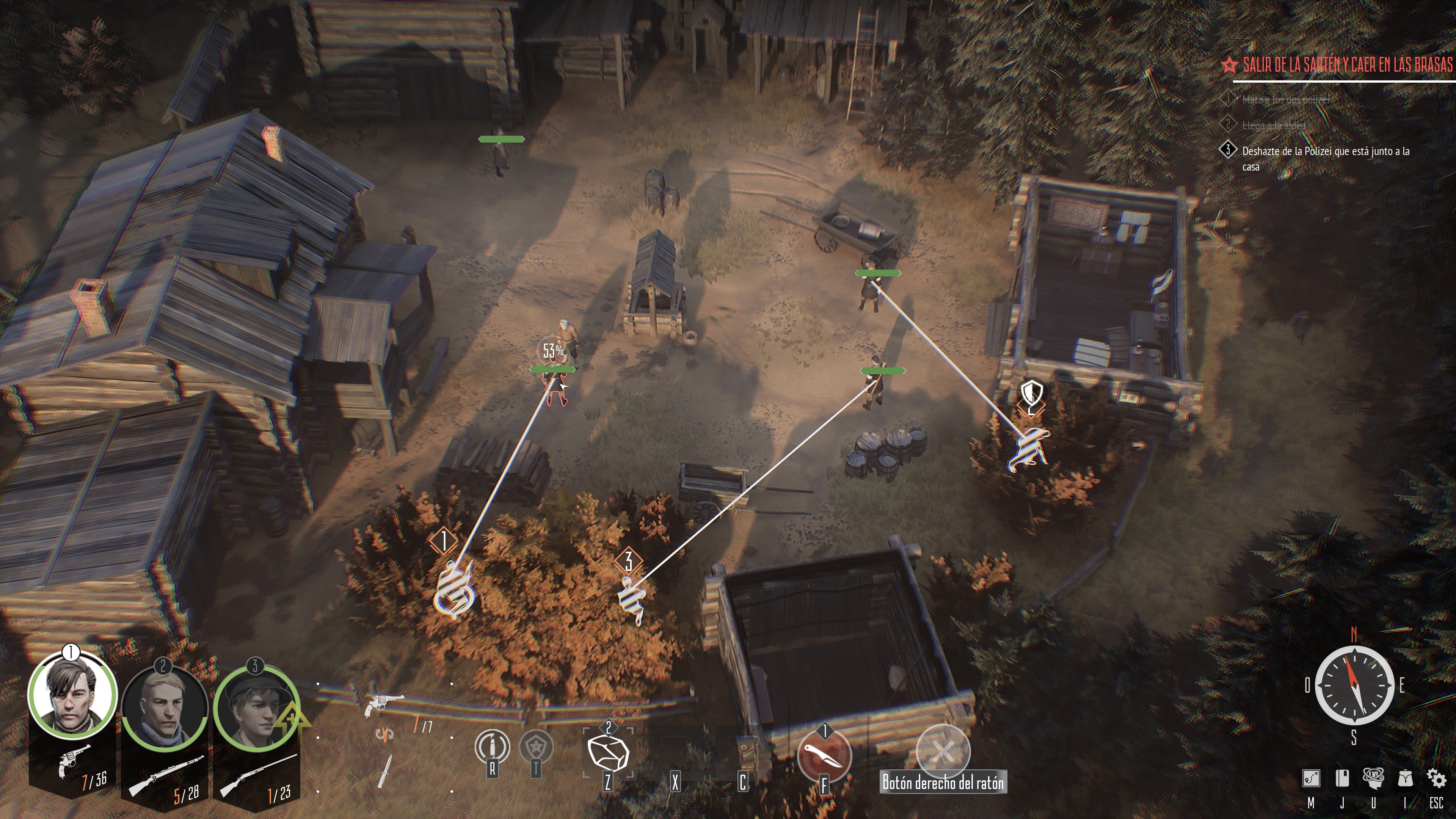This screenshot has width=1456, height=819.
Task: Open the journal book icon
Action: [x=1342, y=778]
